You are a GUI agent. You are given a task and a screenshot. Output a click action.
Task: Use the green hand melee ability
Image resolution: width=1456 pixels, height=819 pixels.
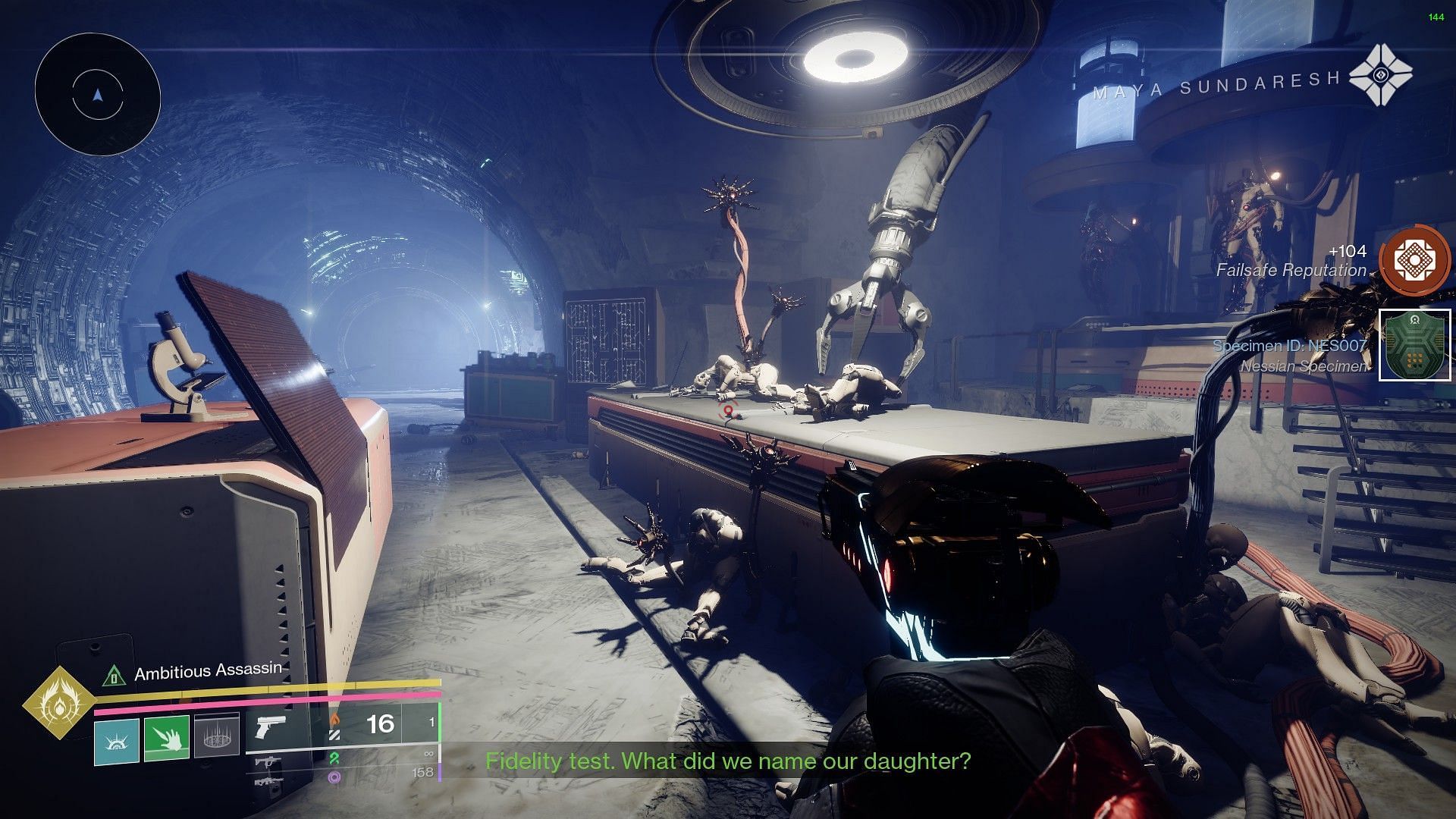[167, 739]
